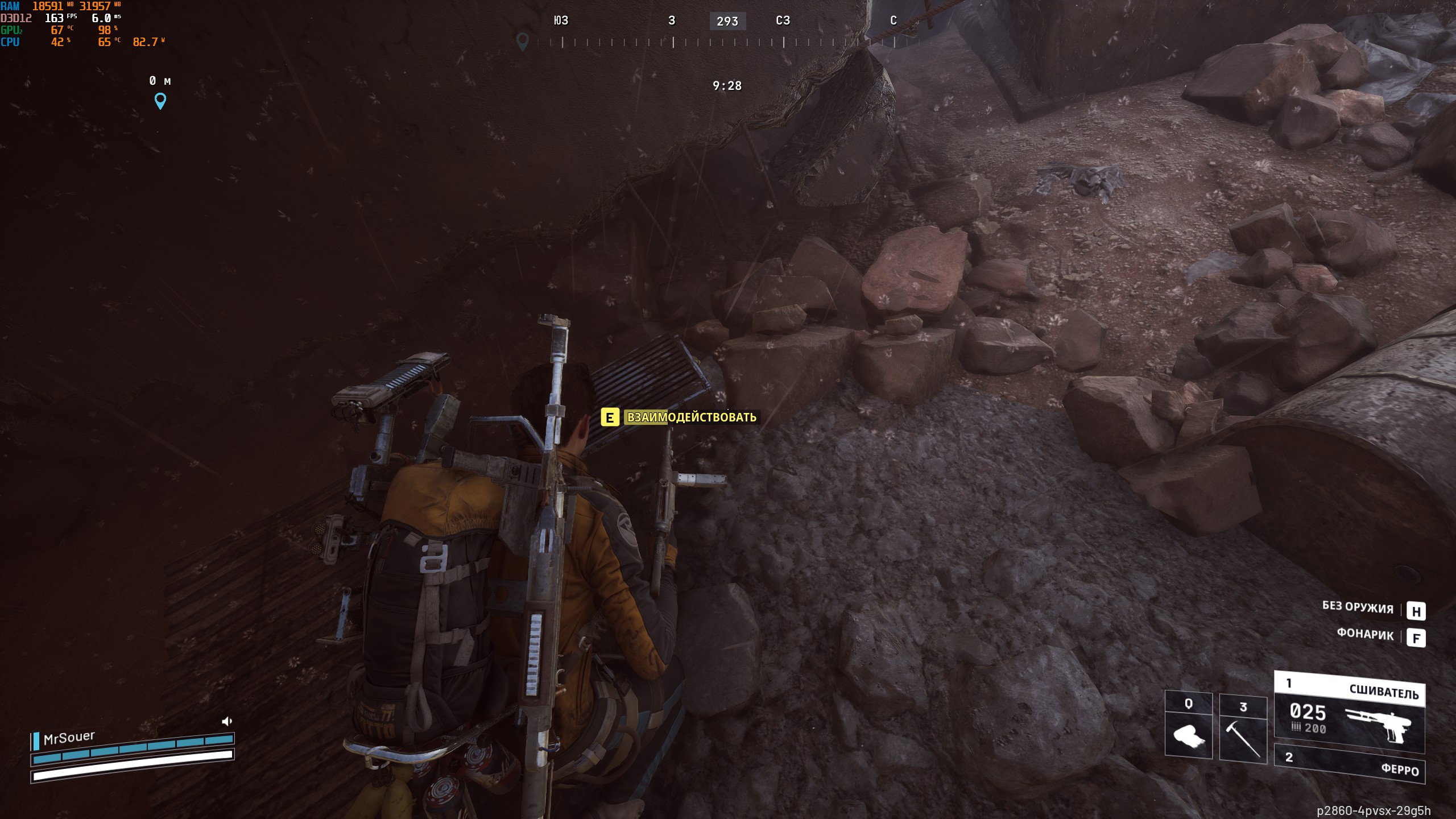
Task: Click the compass heading strip showing 293
Action: click(727, 22)
